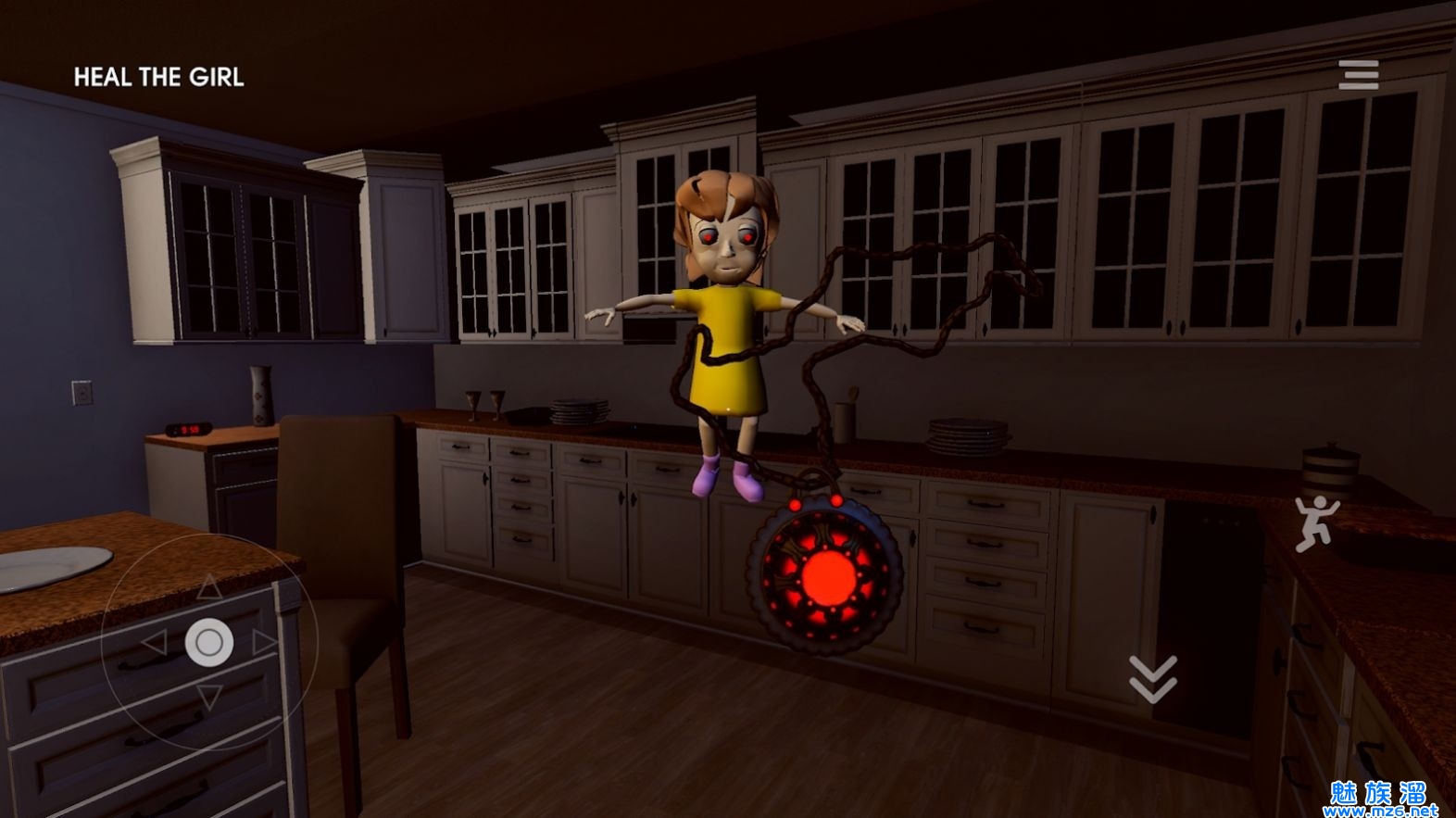Tap the joystick up arrow
This screenshot has width=1456, height=818.
(210, 586)
